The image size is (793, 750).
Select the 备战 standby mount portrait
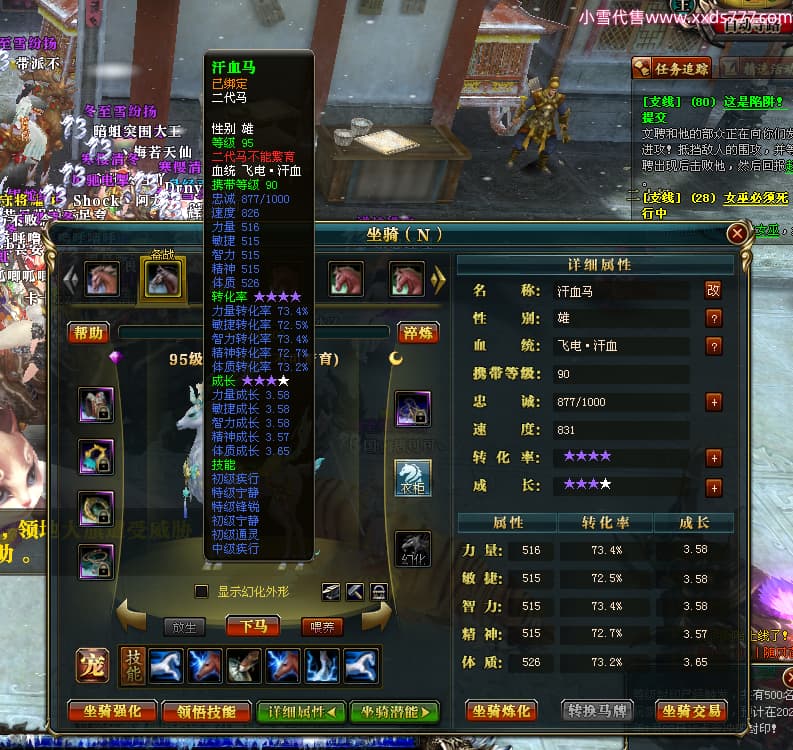162,279
